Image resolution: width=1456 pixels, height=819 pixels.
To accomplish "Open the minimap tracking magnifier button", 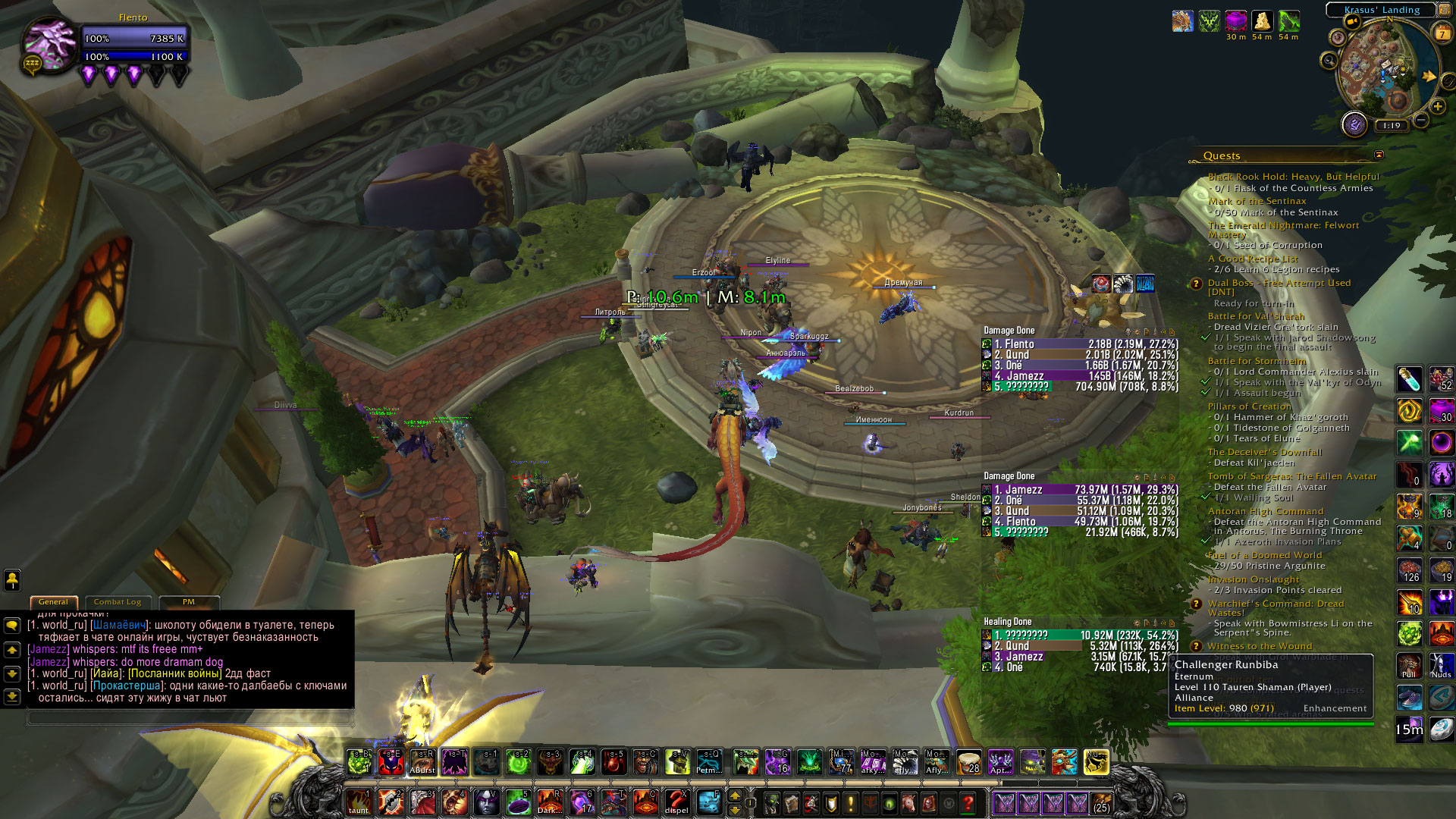I will 1329,60.
